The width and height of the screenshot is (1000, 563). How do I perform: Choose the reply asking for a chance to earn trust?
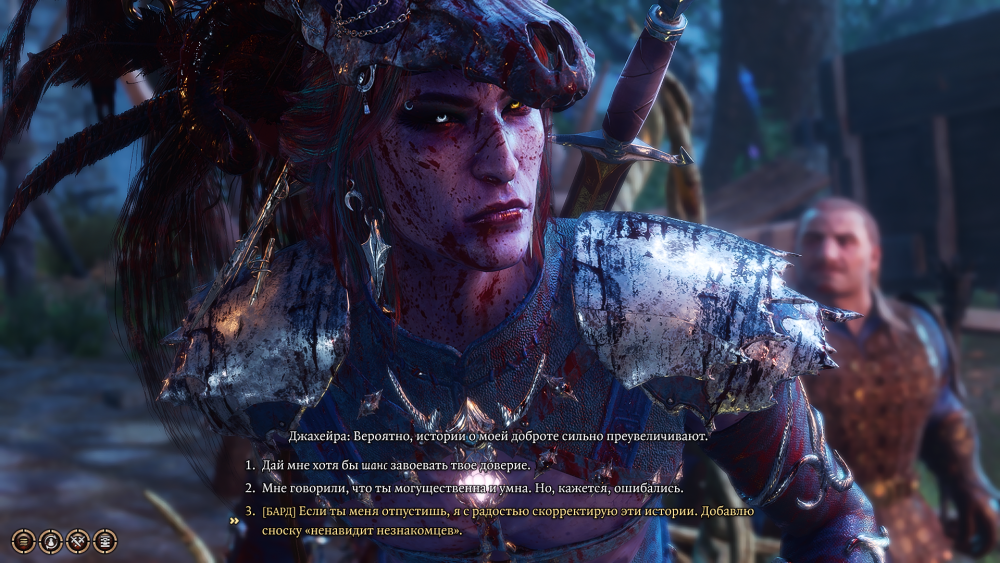tap(395, 466)
